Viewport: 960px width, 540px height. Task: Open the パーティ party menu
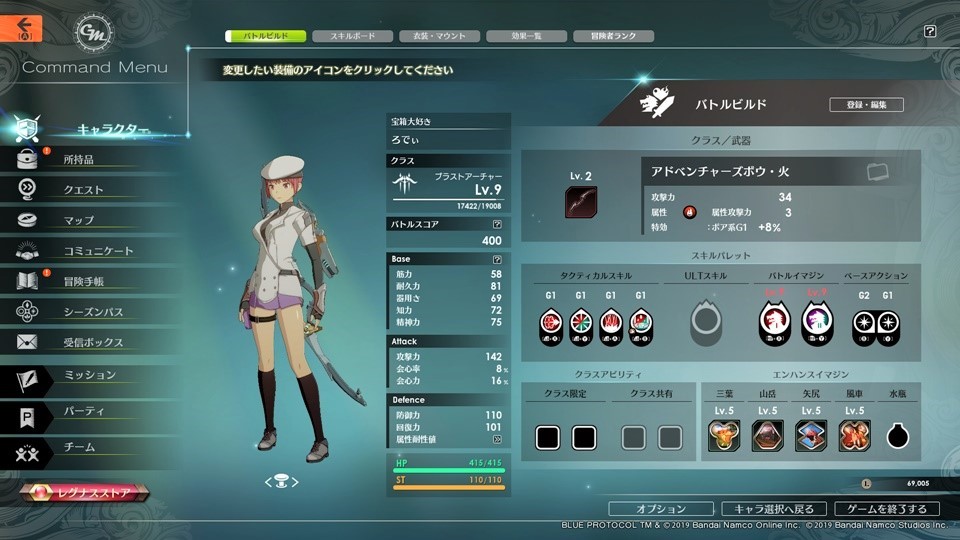tap(83, 411)
